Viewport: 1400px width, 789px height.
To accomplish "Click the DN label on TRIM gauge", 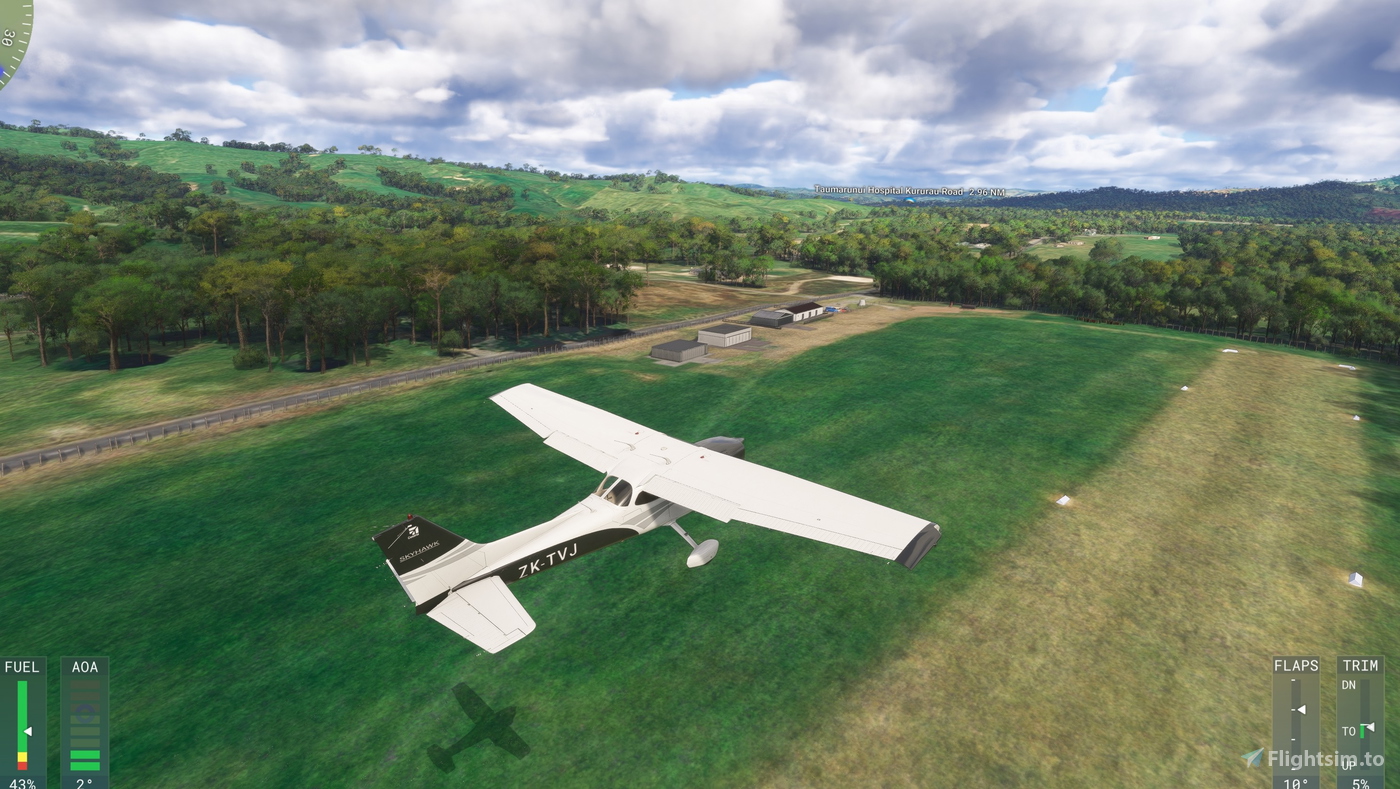I will (x=1350, y=685).
